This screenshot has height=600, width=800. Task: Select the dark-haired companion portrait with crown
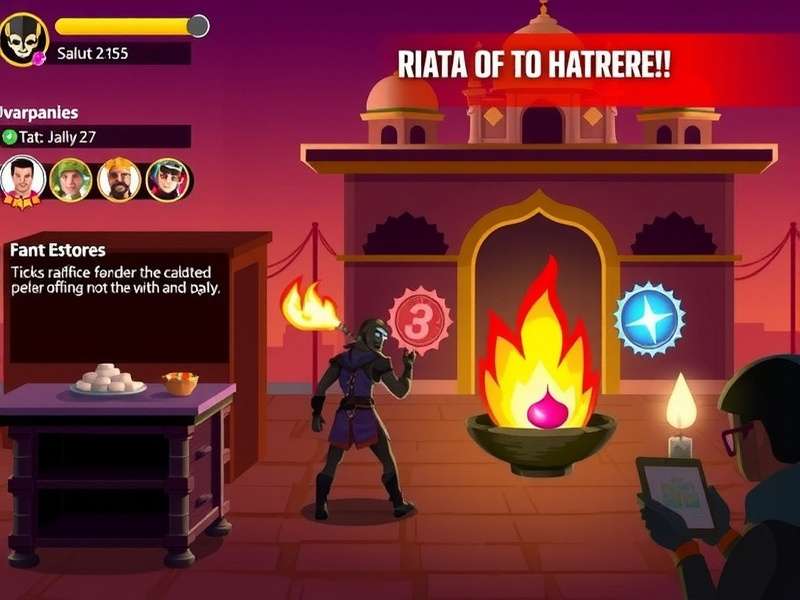[x=22, y=180]
